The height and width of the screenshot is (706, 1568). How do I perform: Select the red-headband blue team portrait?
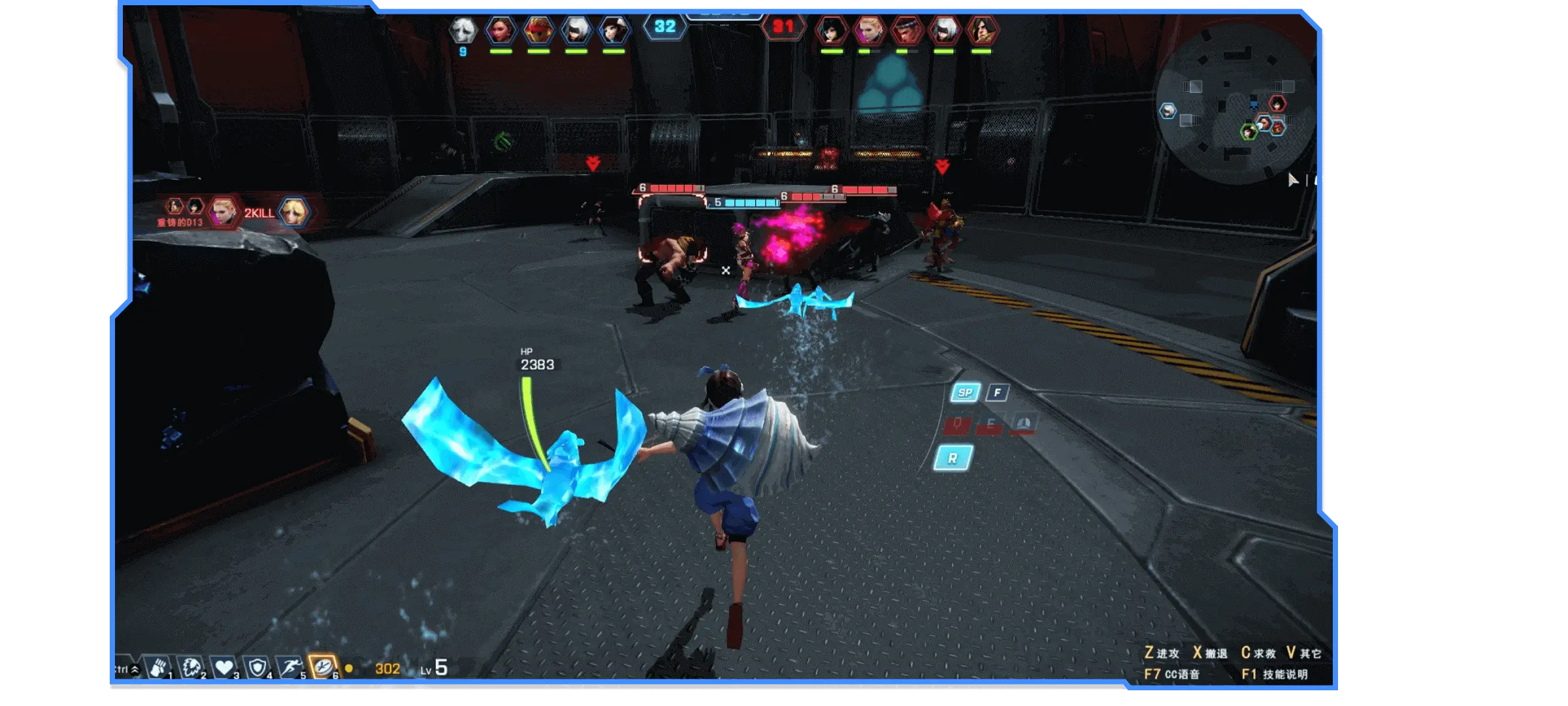click(x=538, y=29)
